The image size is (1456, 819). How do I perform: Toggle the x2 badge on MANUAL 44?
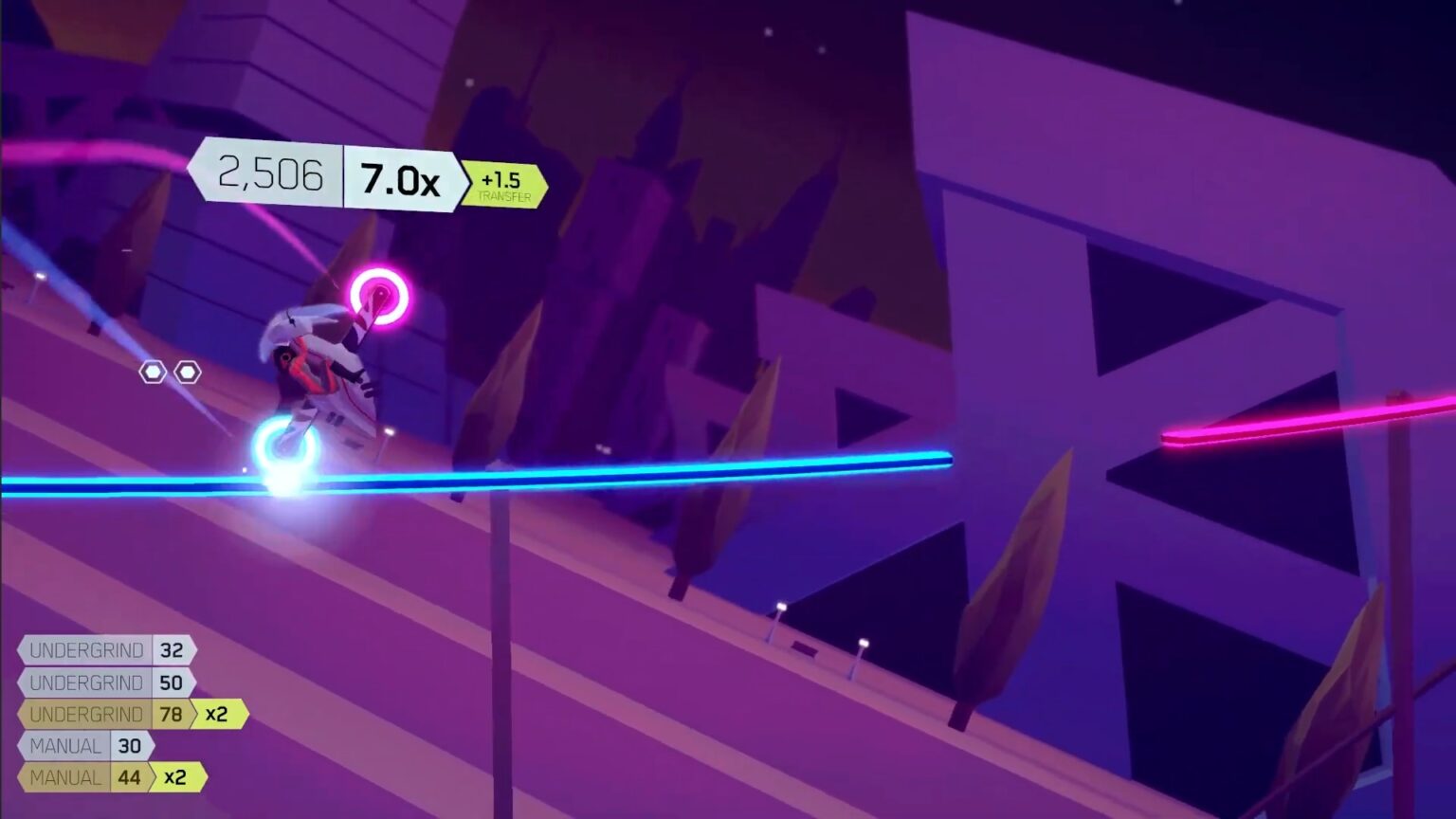click(x=176, y=777)
